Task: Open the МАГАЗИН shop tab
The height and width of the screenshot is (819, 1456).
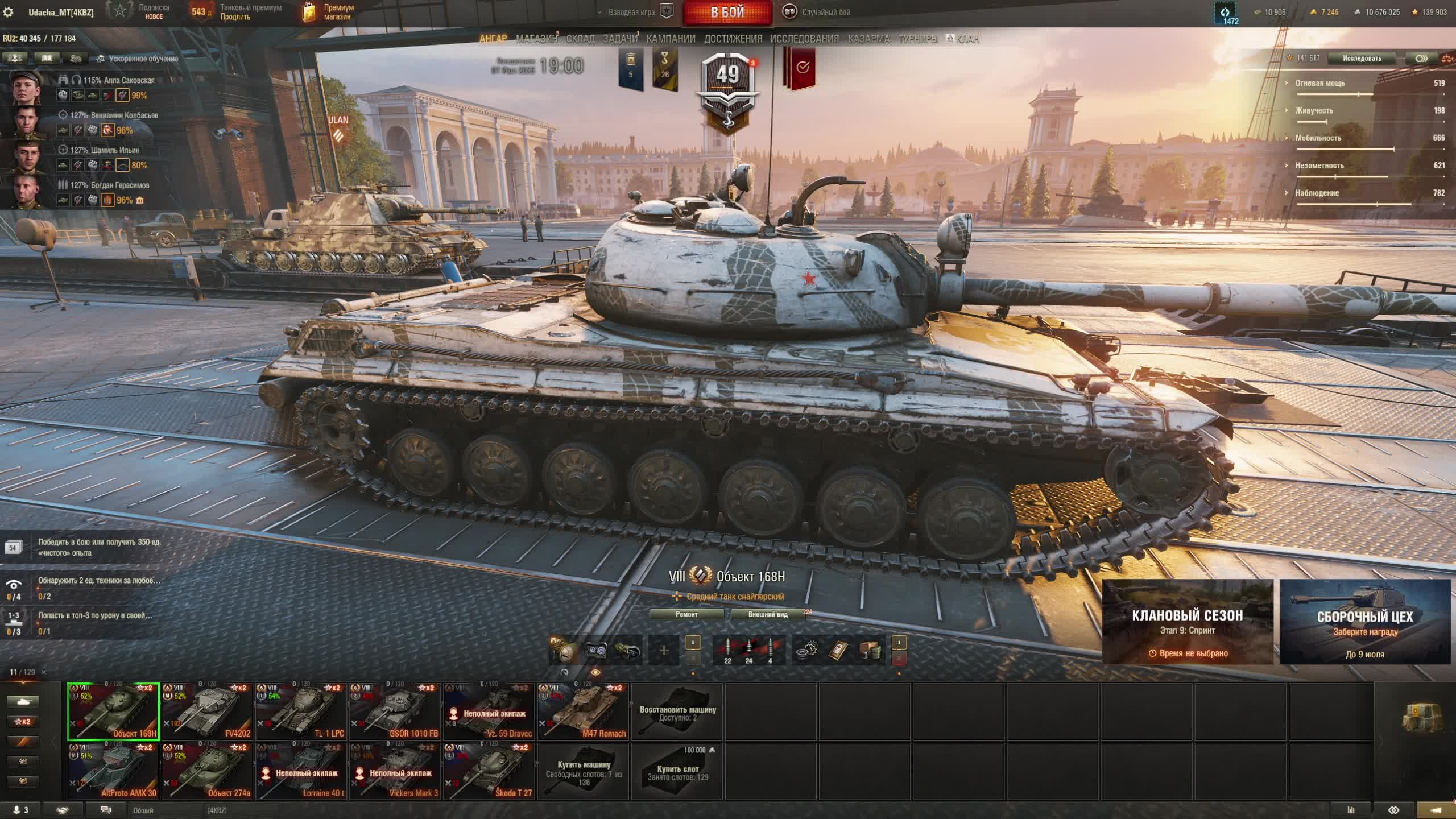Action: pos(536,39)
